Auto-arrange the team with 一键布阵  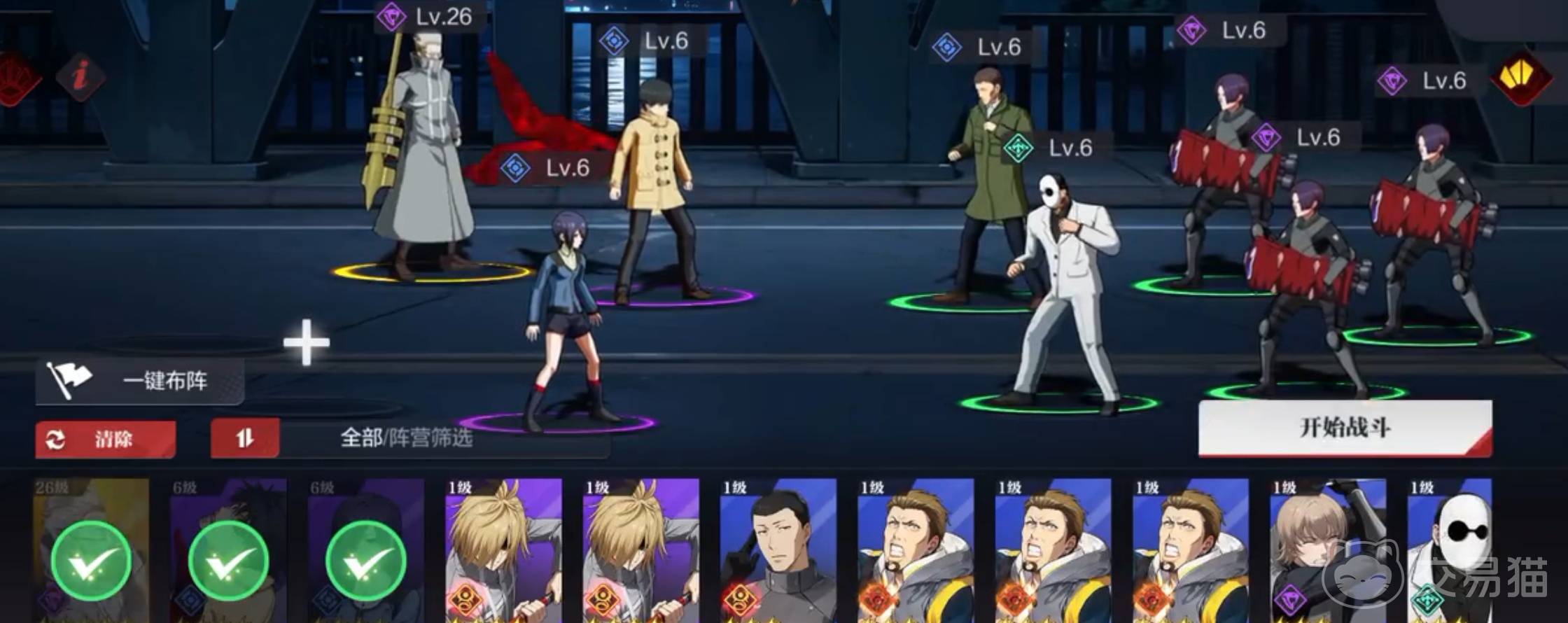[x=140, y=381]
